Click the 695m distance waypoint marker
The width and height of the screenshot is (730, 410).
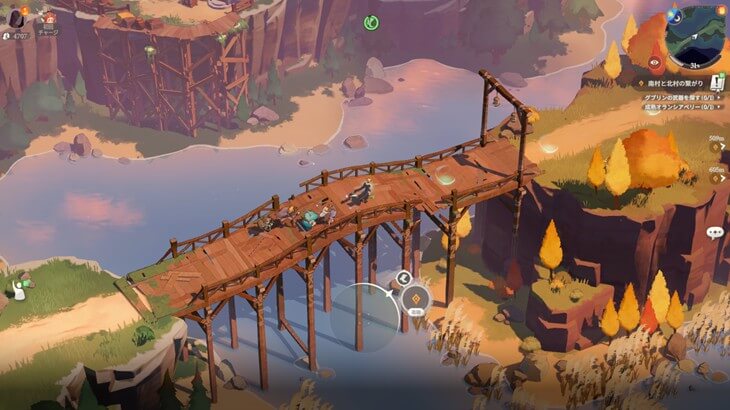point(717,178)
